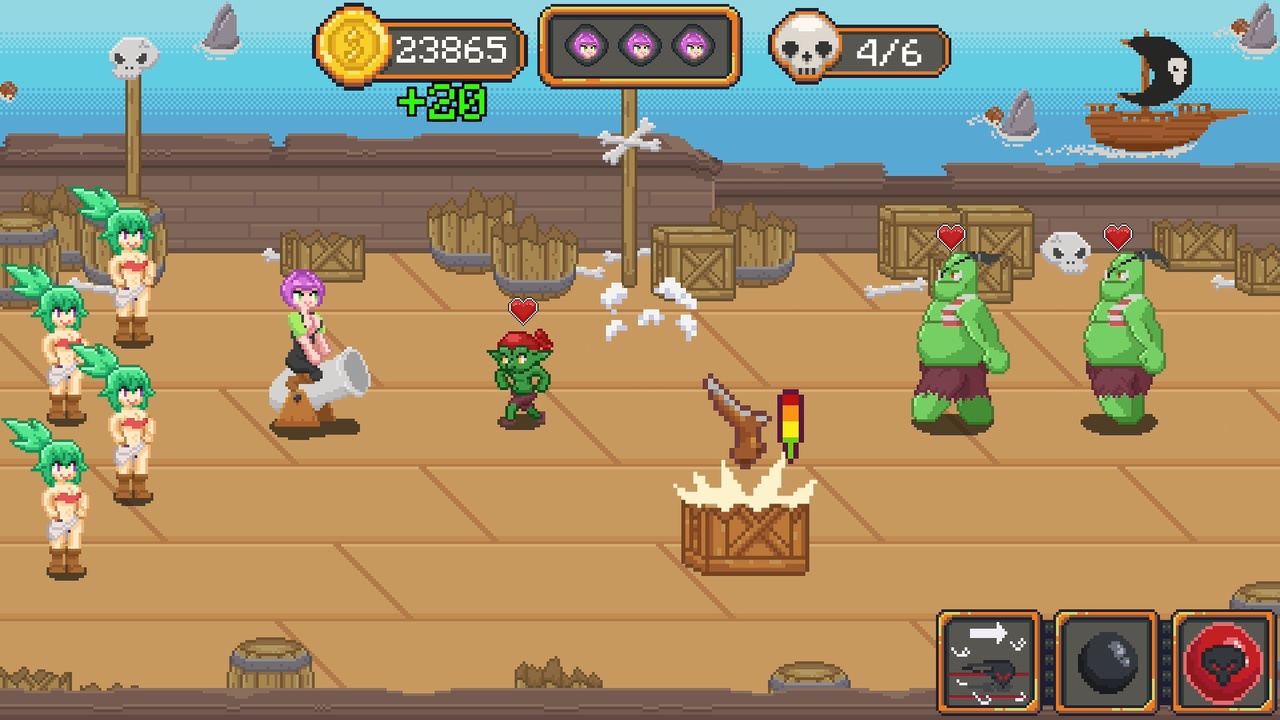
Task: Click the heart above the left ogre
Action: point(950,237)
